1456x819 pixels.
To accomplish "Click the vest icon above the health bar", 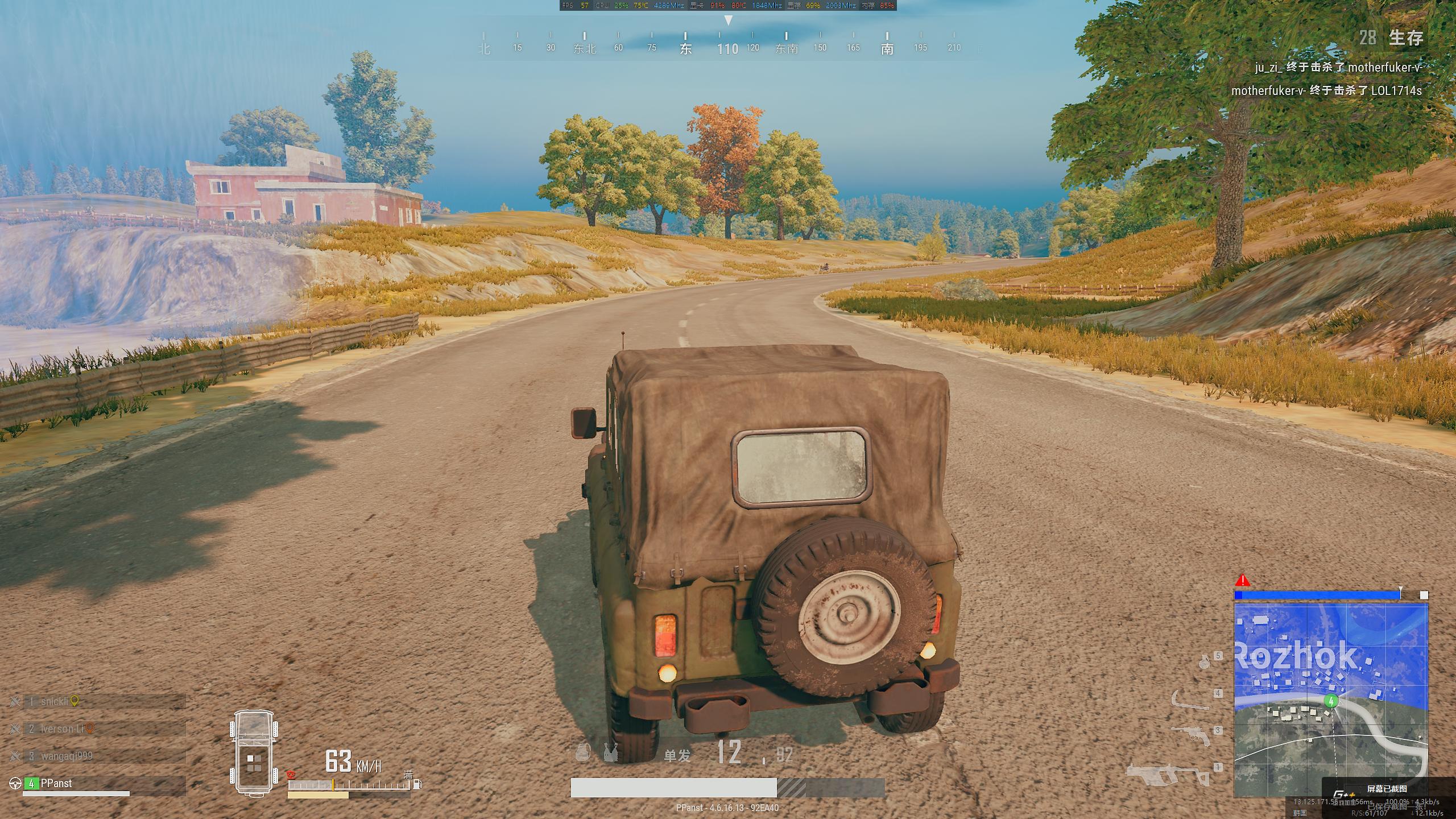I will tap(611, 752).
